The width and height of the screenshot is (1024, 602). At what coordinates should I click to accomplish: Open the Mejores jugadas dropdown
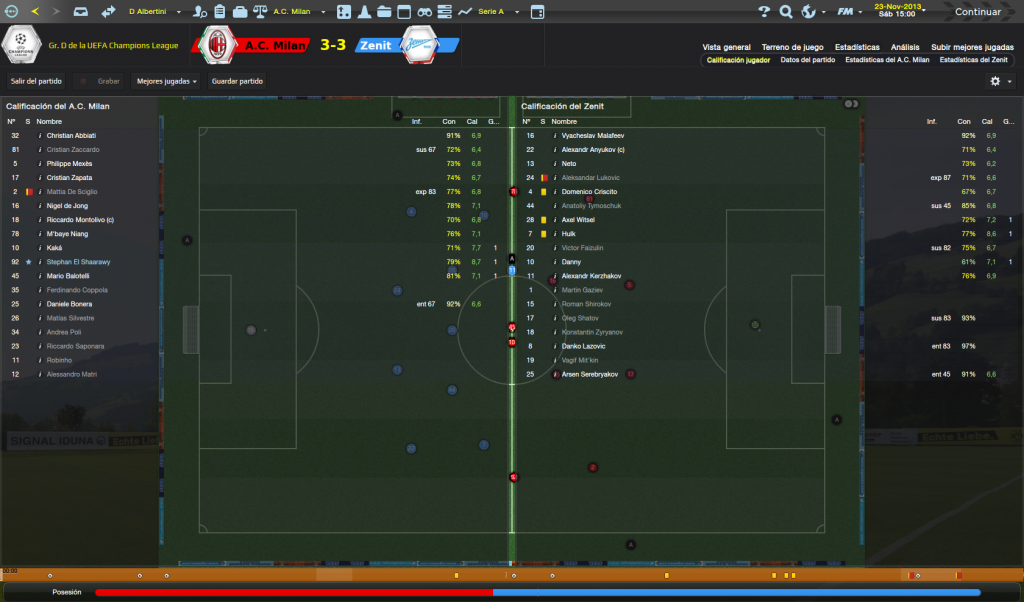(x=166, y=81)
